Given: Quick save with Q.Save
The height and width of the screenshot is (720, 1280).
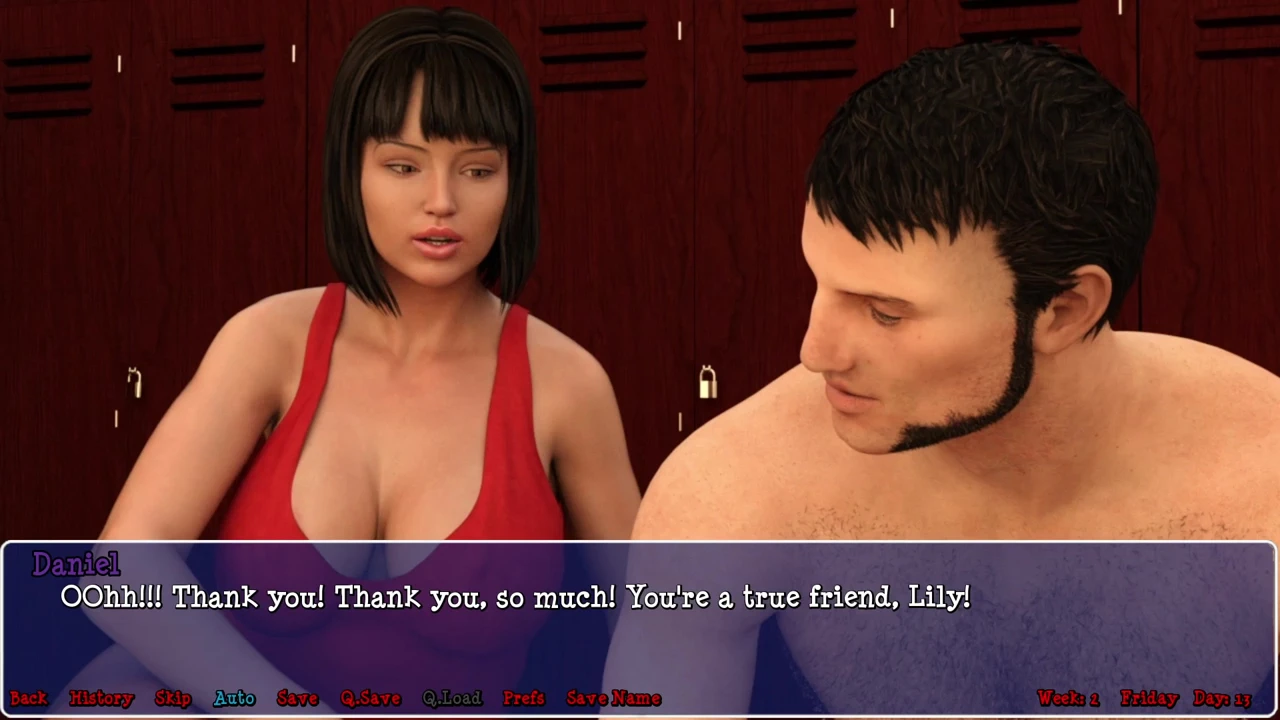Looking at the screenshot, I should tap(370, 698).
